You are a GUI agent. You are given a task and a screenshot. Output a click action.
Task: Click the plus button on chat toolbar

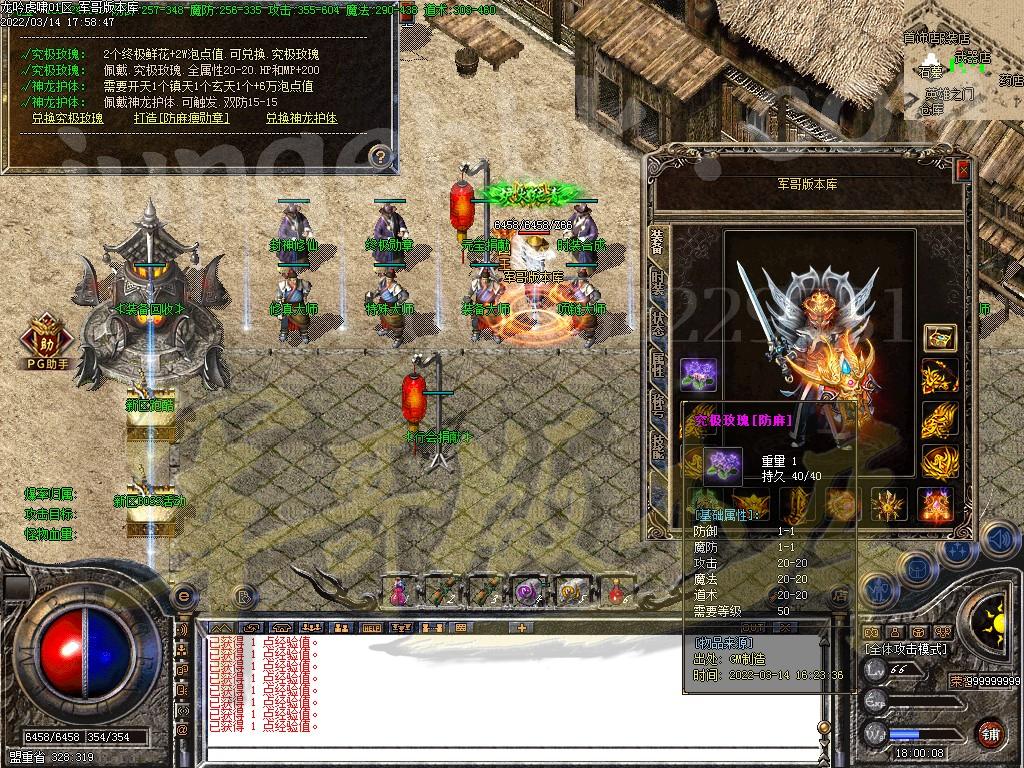click(x=521, y=628)
